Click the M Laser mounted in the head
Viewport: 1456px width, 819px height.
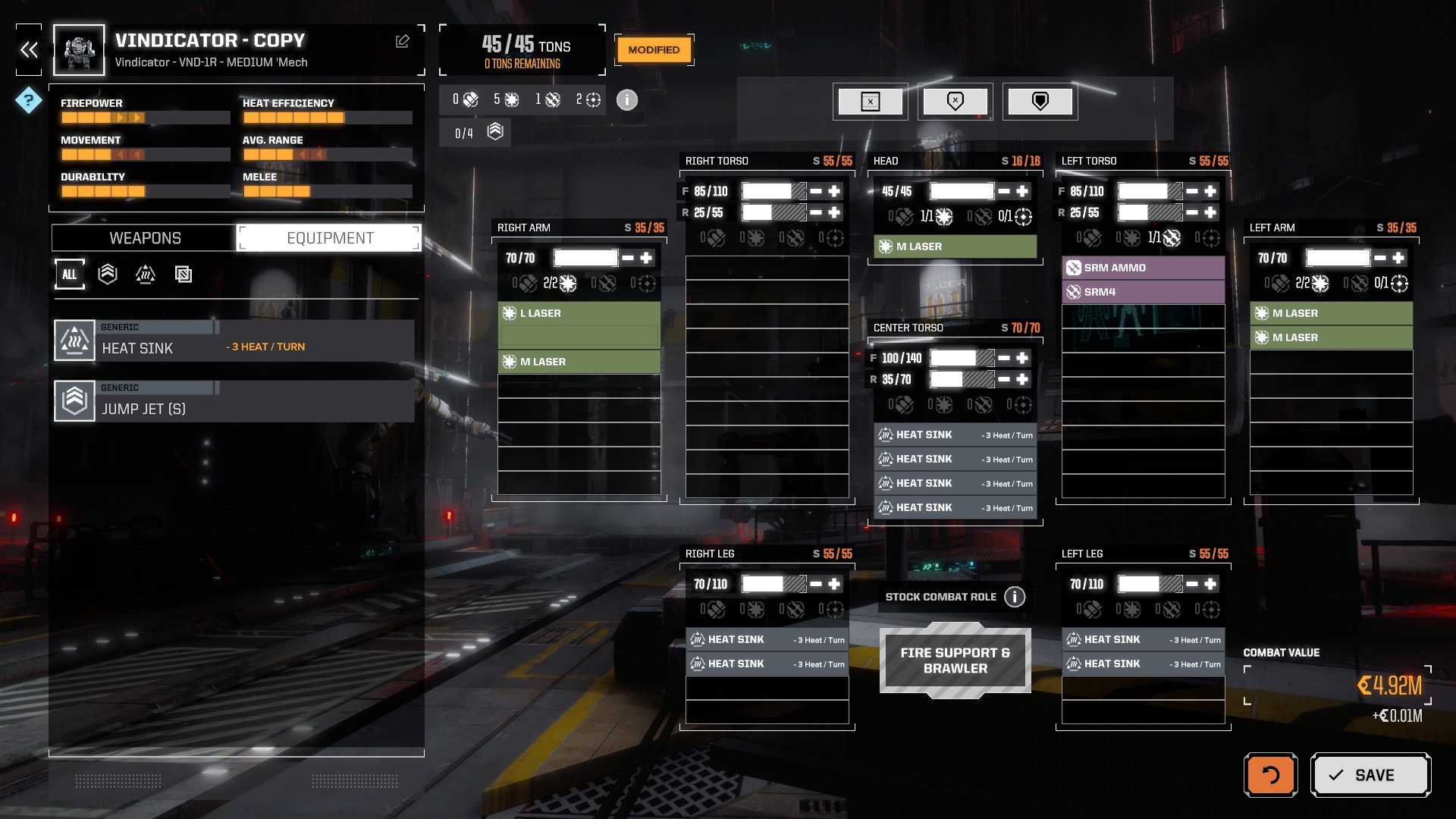coord(955,246)
